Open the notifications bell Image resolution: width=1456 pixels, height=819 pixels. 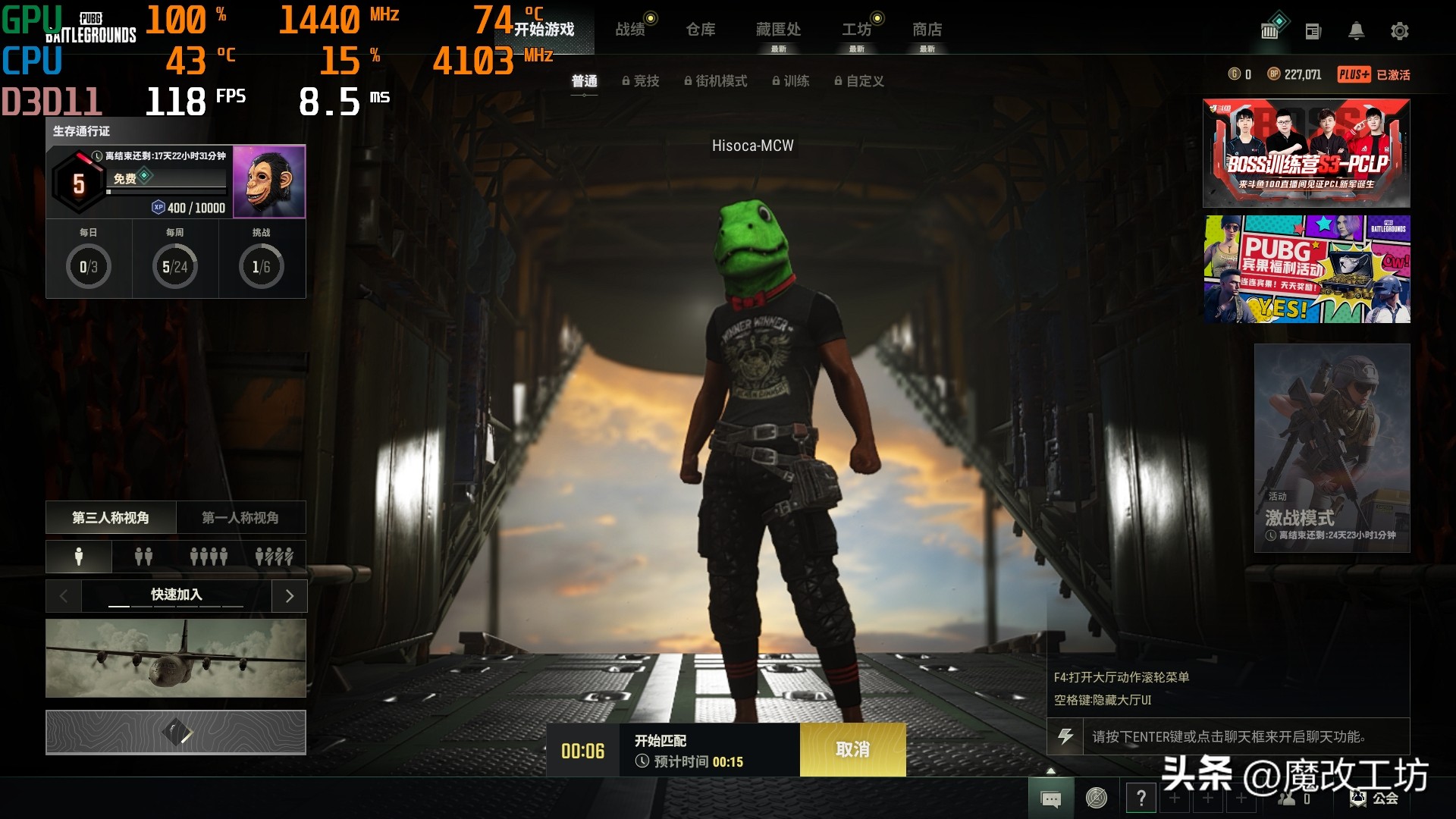coord(1356,31)
